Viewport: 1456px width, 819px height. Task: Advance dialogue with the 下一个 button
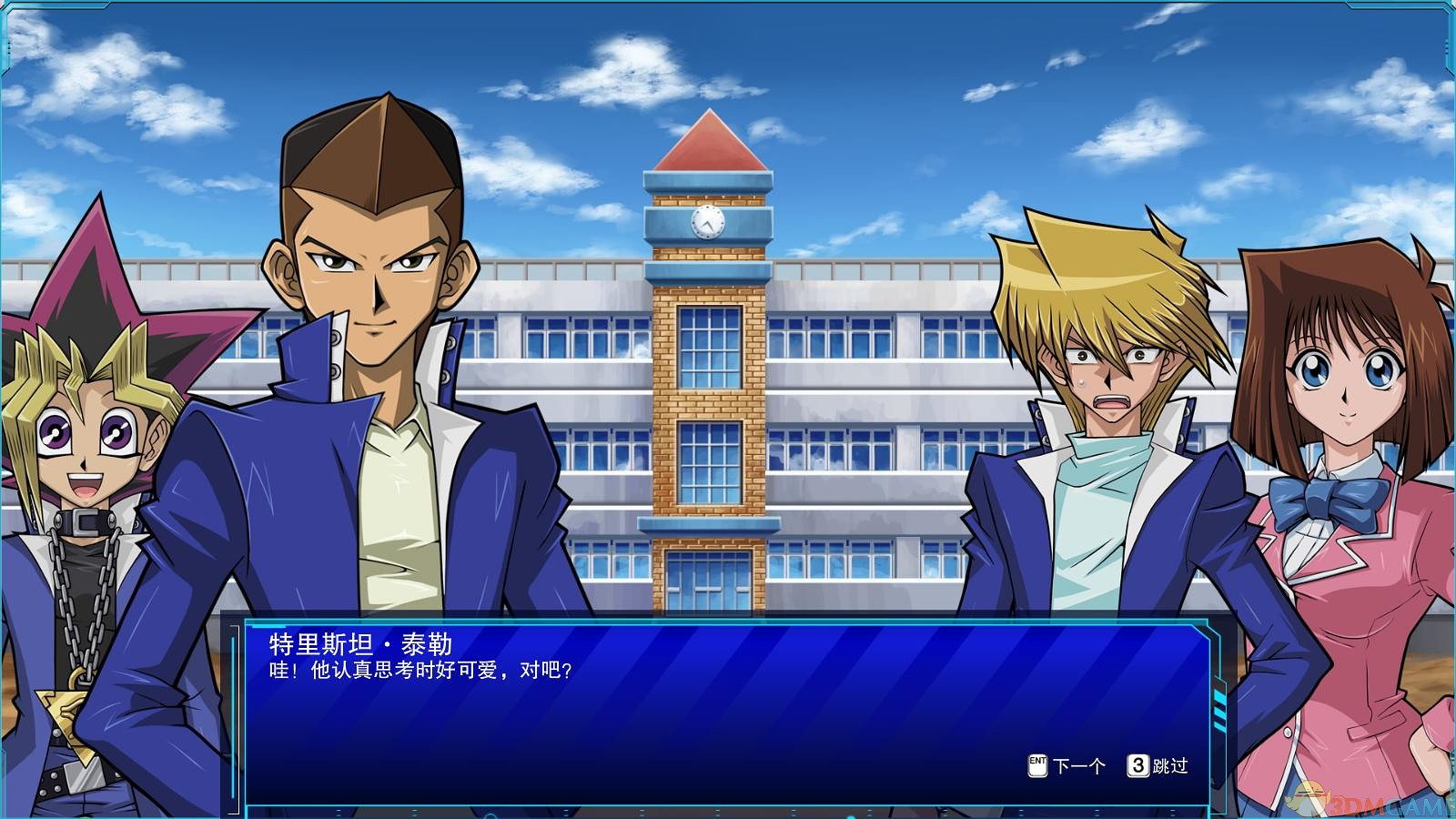pyautogui.click(x=1067, y=766)
